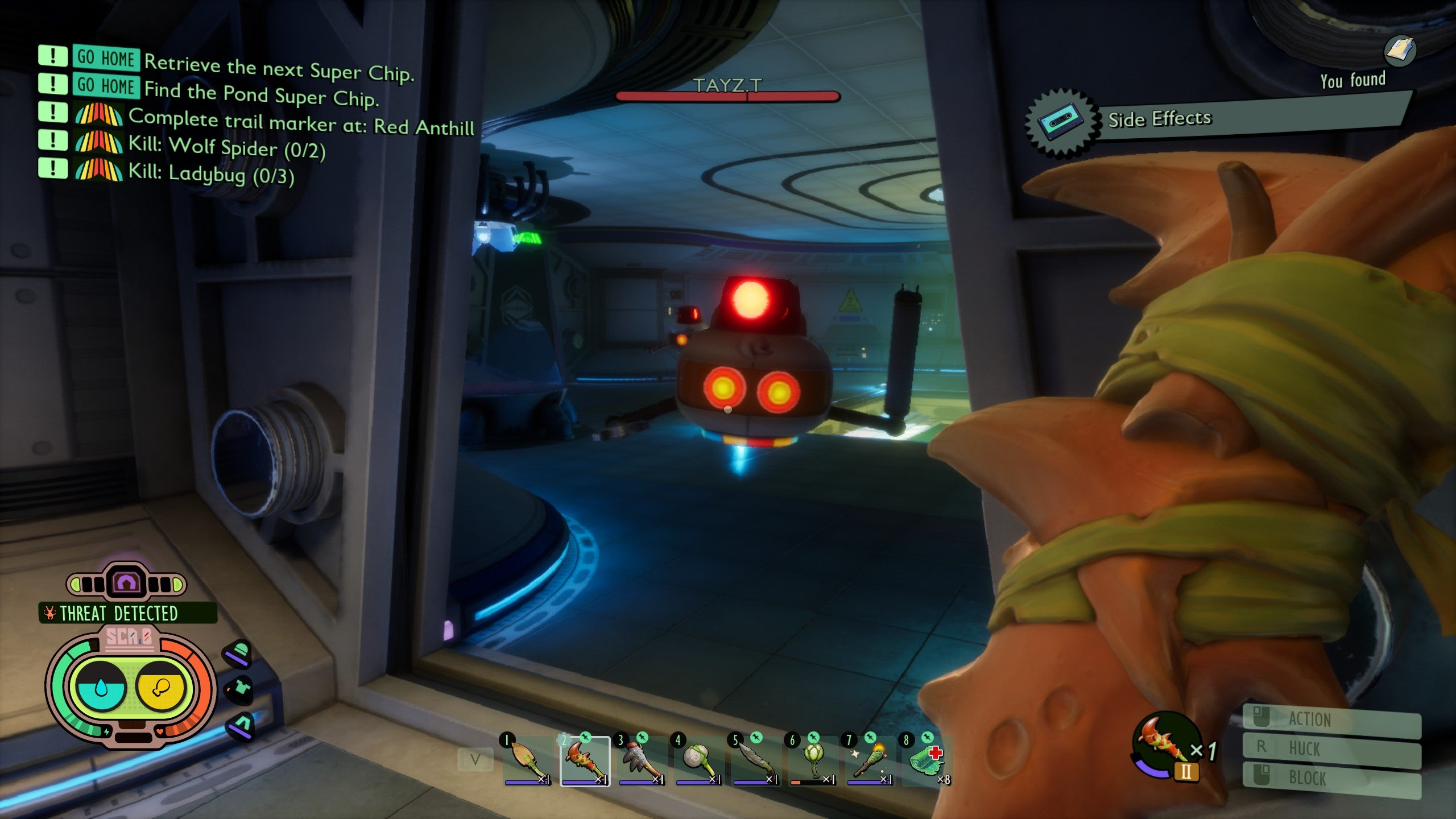Open the 'Side Effects' cassette notification

coord(1159,119)
